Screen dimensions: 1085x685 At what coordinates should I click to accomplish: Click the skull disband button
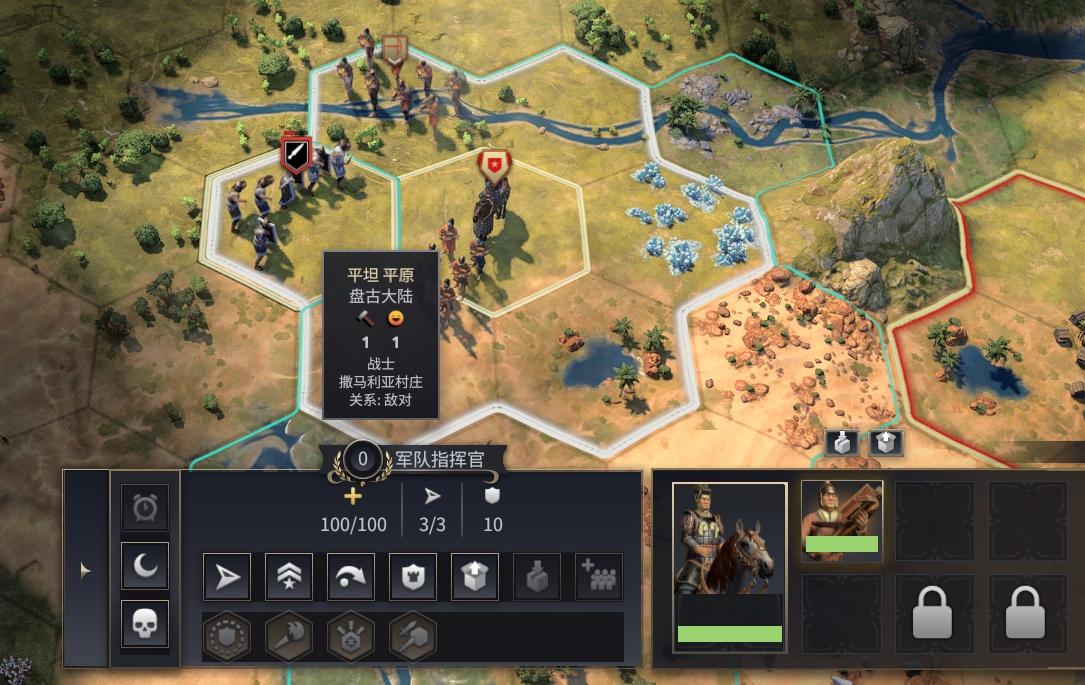(145, 624)
